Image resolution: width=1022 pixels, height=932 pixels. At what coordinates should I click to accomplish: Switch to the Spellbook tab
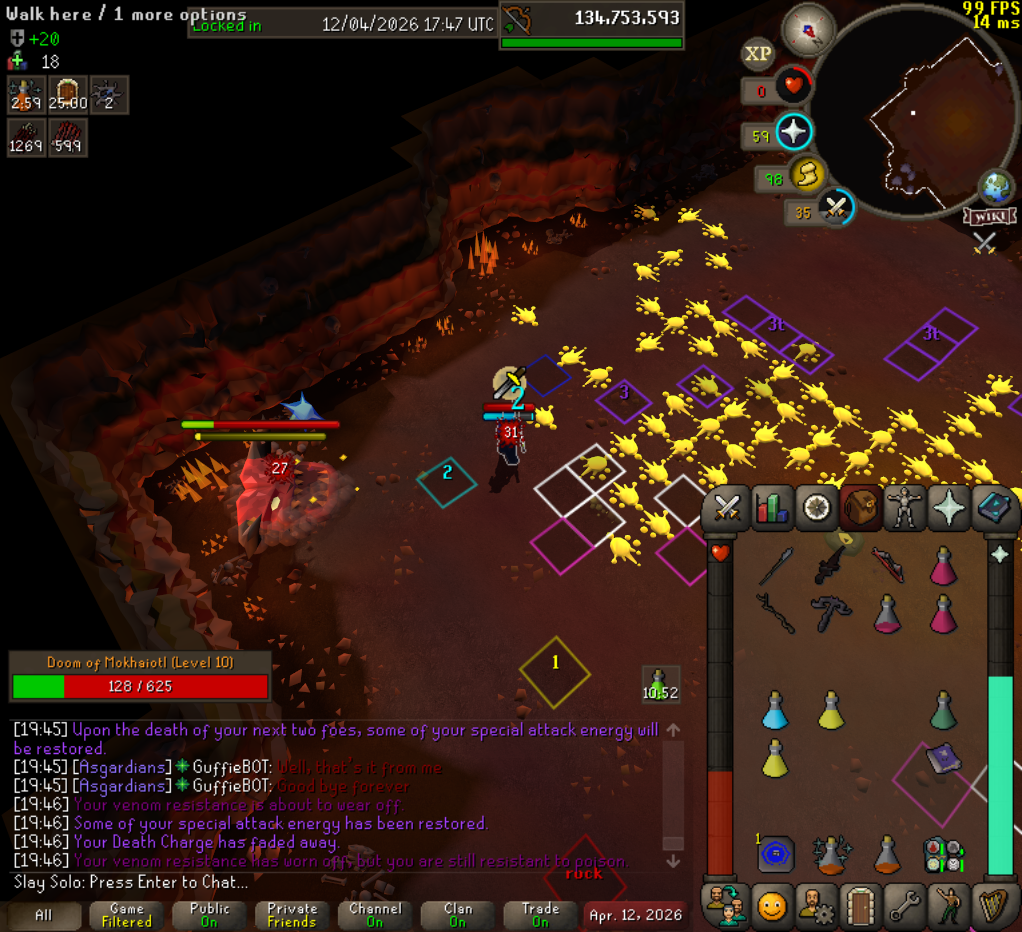click(994, 509)
